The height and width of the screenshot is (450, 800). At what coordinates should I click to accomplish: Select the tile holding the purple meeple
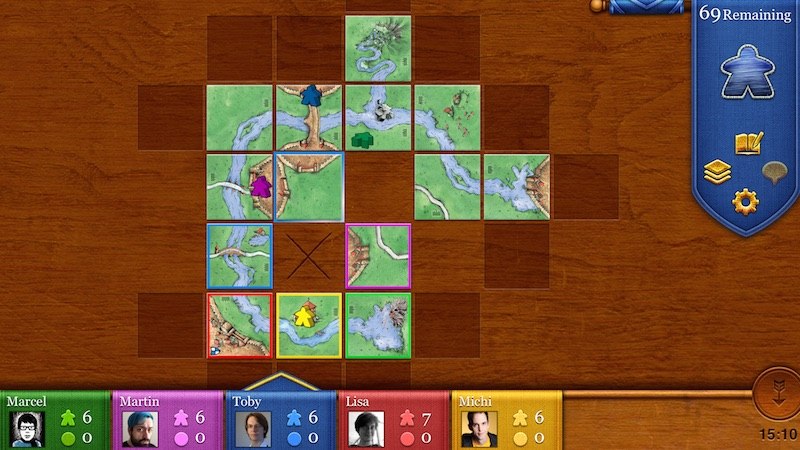240,187
